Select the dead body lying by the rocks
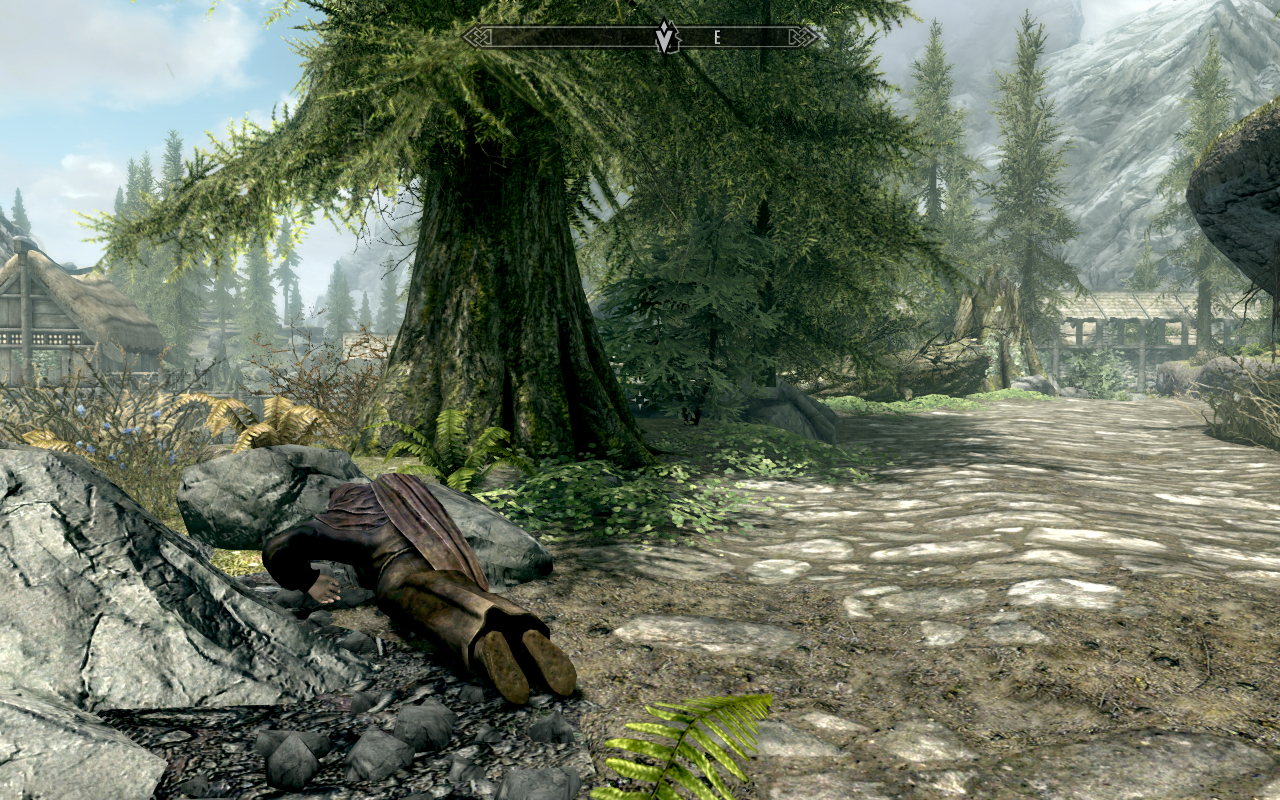 [x=400, y=570]
